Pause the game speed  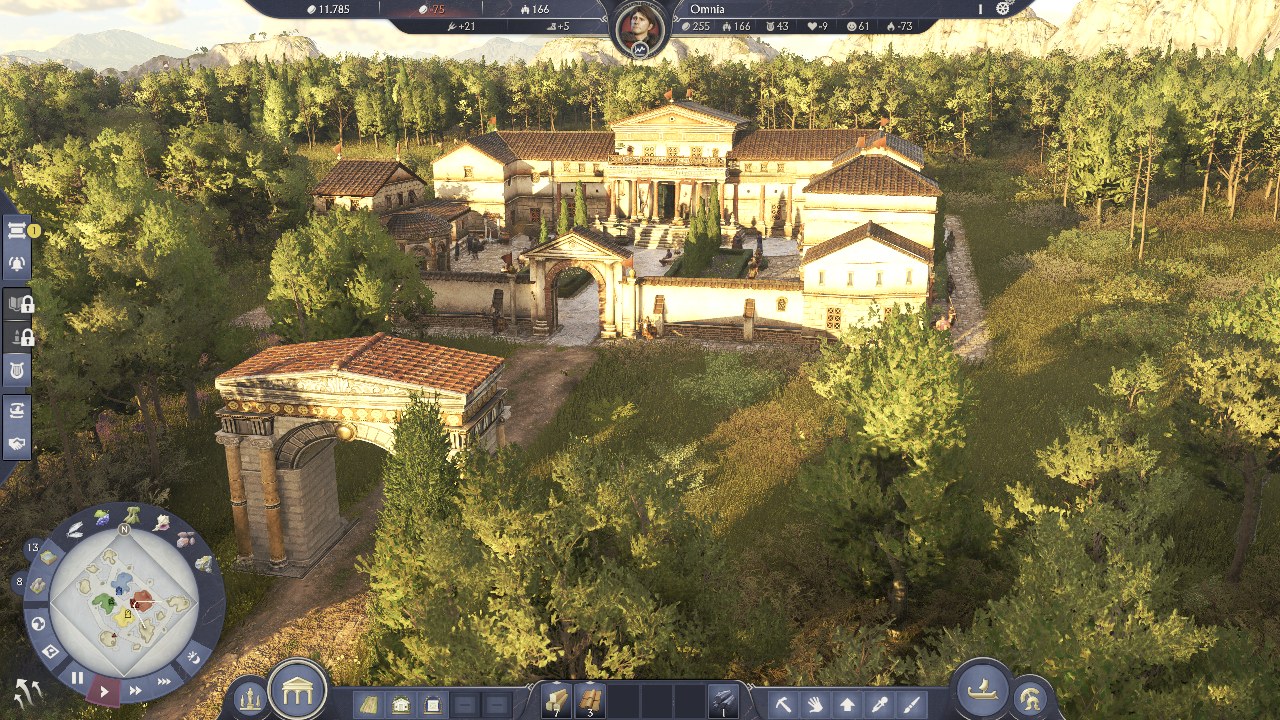tap(77, 678)
